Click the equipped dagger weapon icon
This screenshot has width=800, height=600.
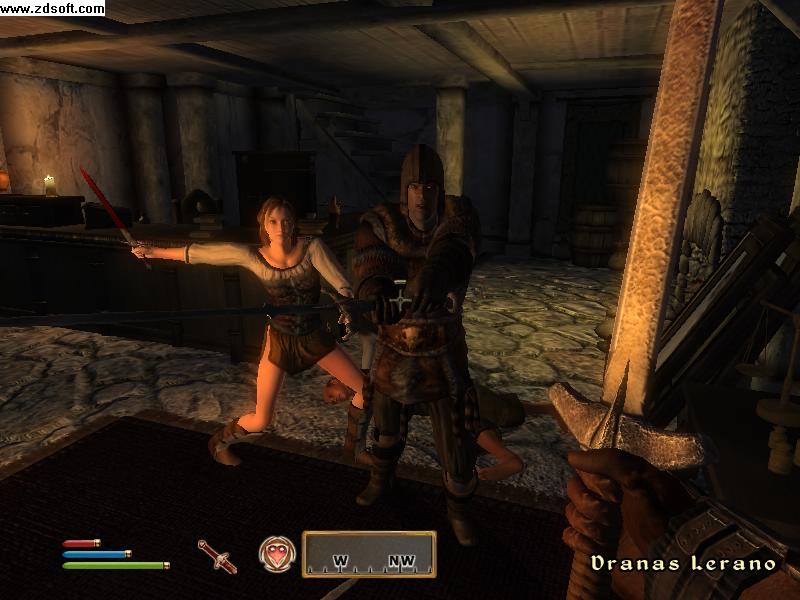tap(217, 555)
